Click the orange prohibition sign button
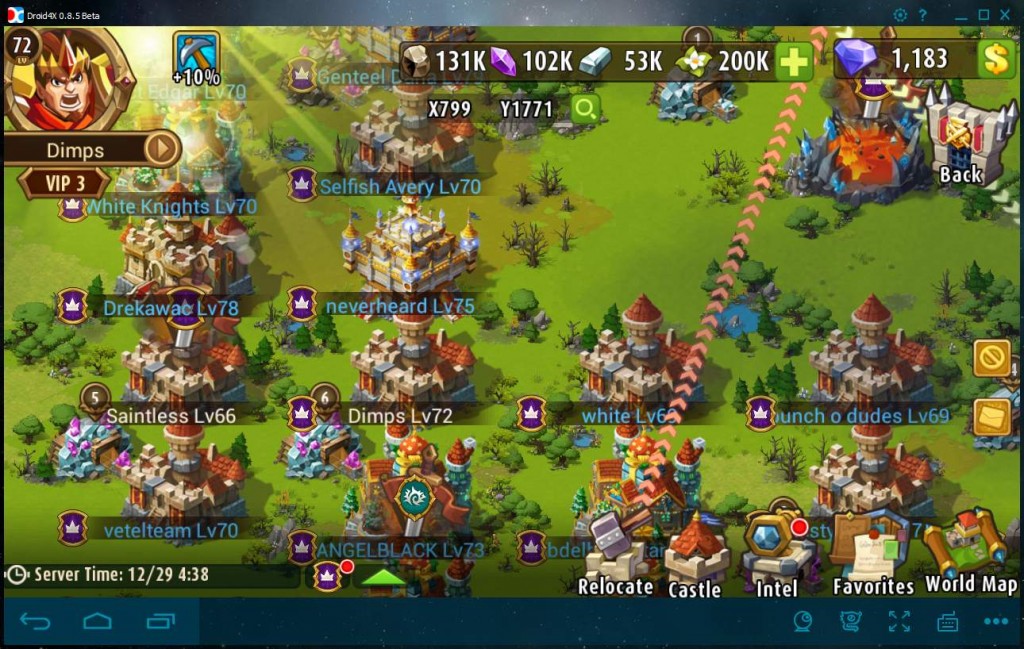This screenshot has width=1024, height=649. tap(992, 358)
